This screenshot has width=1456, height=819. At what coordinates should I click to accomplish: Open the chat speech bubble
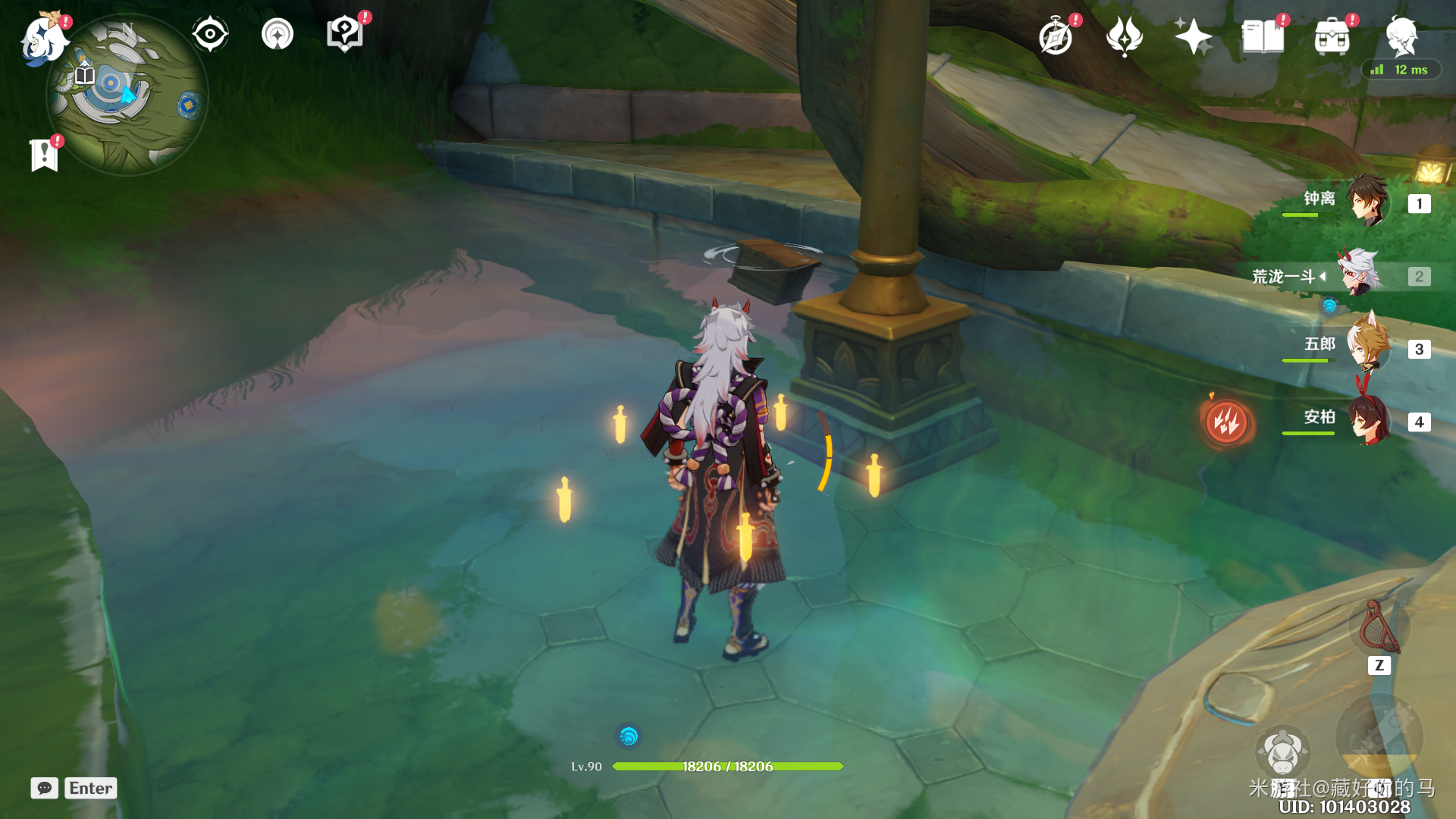point(45,788)
